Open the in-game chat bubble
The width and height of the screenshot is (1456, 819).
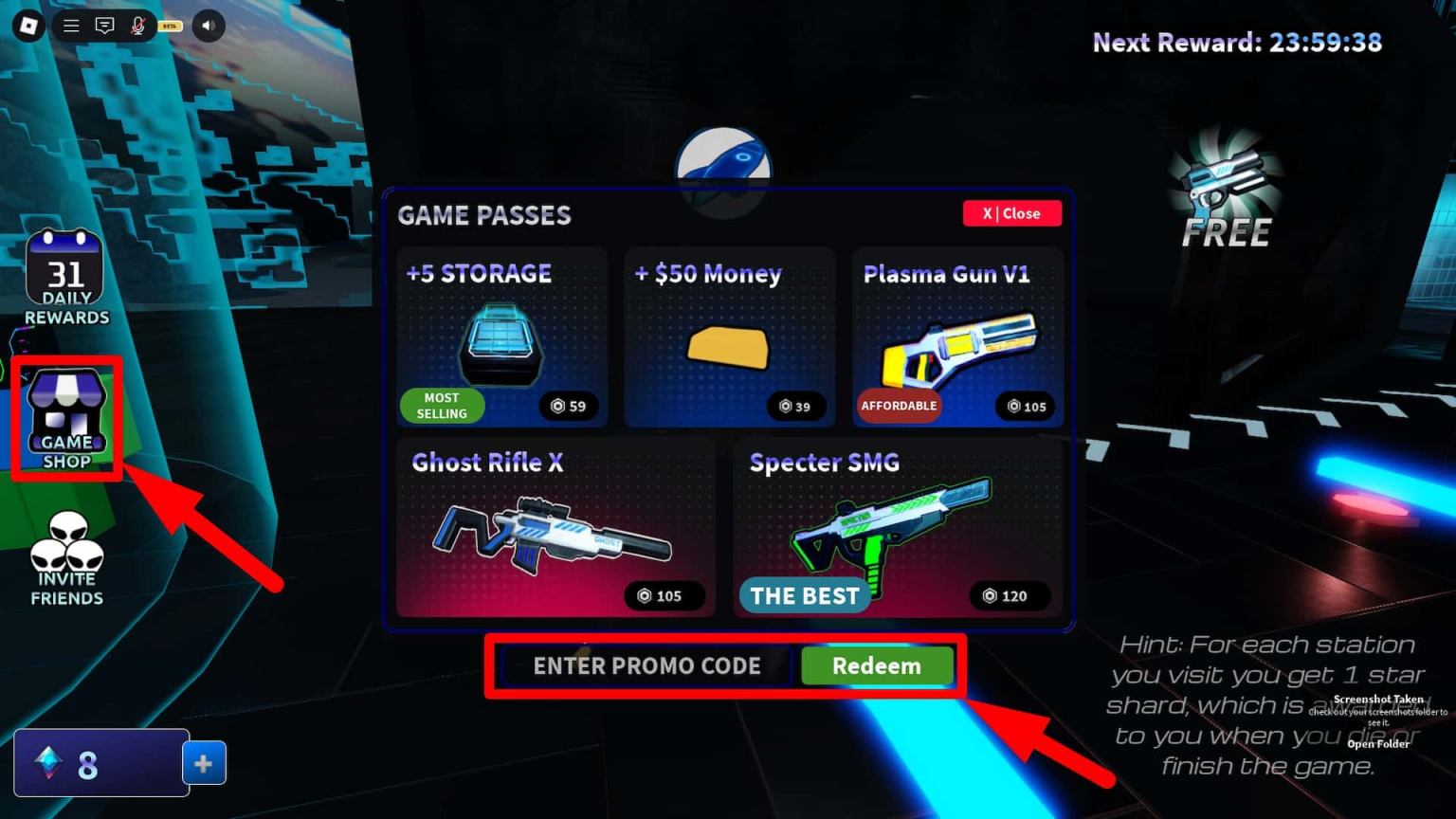105,26
